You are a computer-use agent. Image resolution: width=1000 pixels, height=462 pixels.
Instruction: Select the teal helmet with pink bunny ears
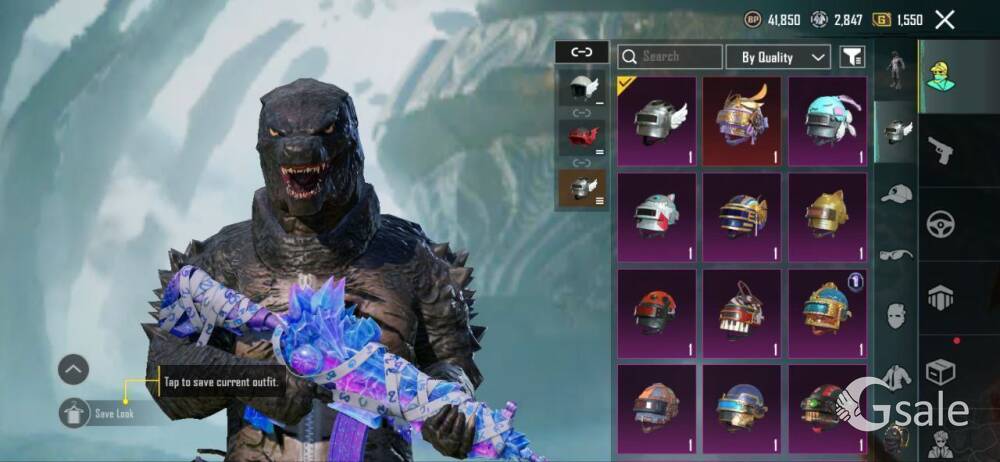(827, 121)
